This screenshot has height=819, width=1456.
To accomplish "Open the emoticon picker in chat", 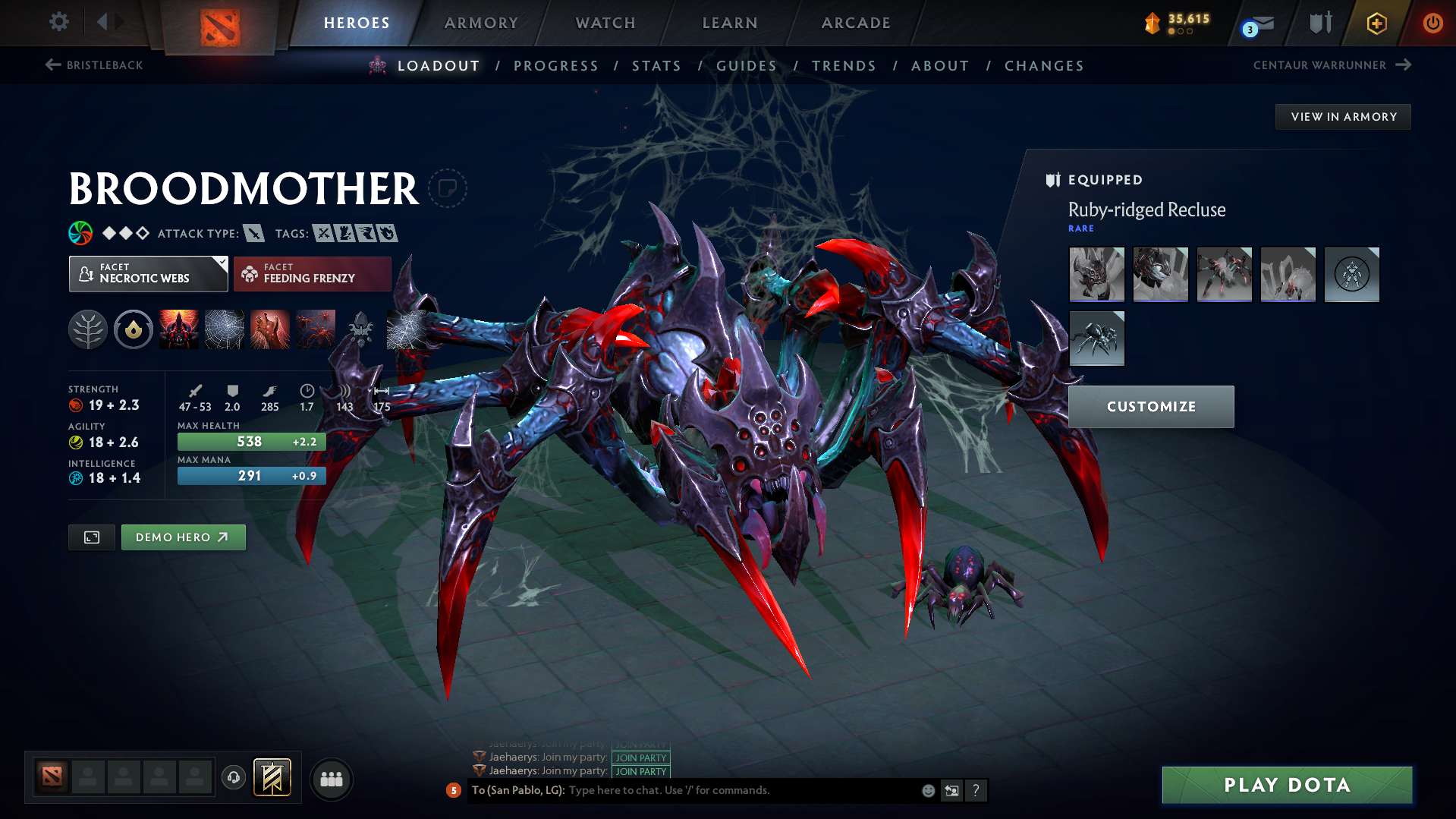I will pyautogui.click(x=927, y=790).
